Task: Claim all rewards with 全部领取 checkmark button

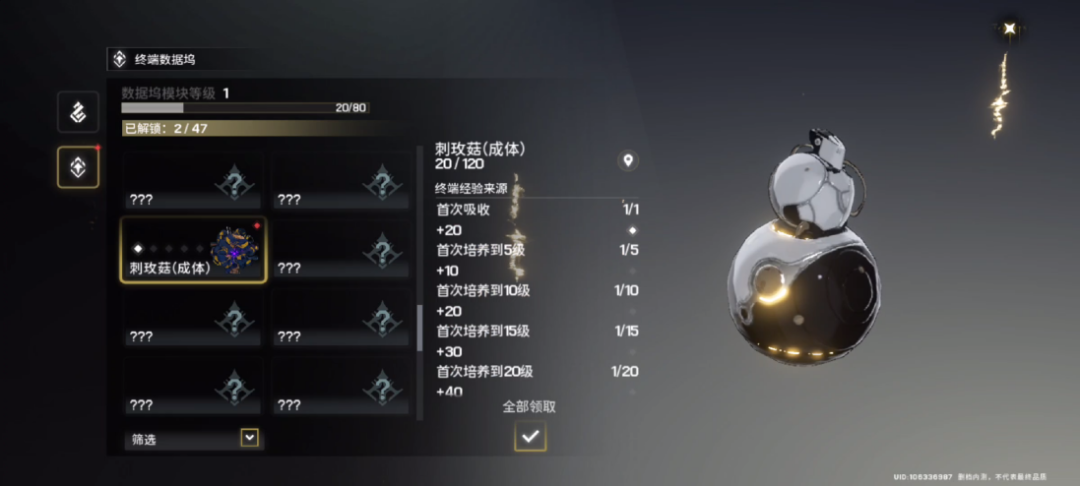Action: pos(530,436)
